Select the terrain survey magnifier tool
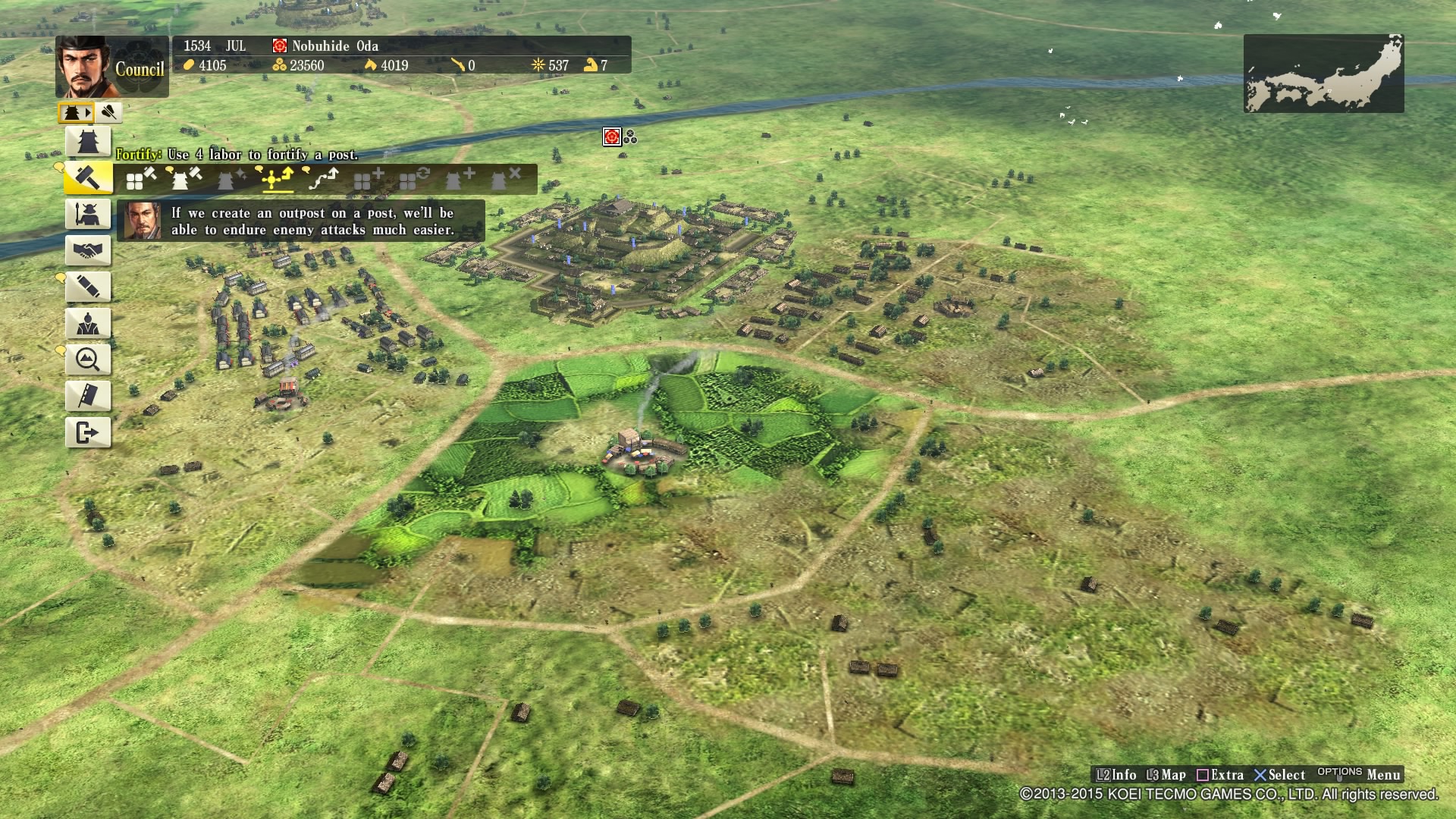The image size is (1456, 819). (88, 359)
